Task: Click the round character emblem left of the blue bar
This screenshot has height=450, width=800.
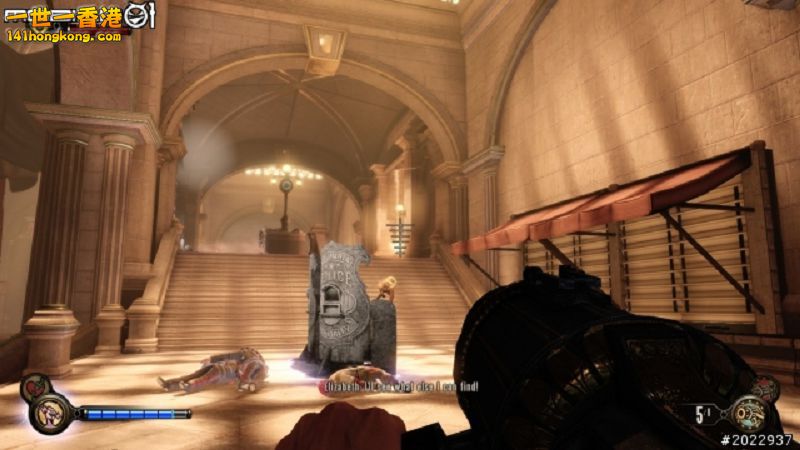Action: pyautogui.click(x=48, y=412)
